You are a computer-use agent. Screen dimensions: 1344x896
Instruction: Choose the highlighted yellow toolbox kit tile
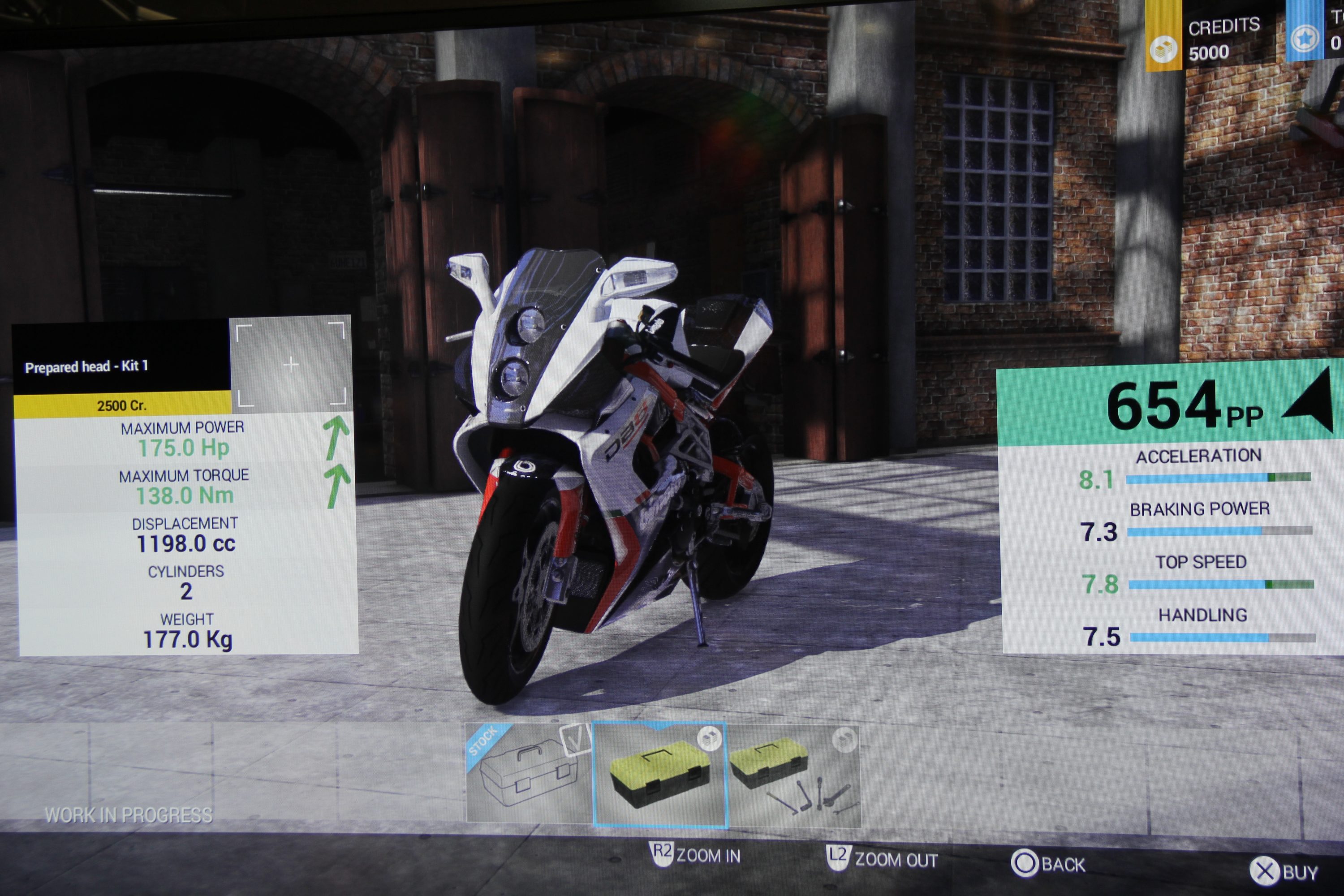pyautogui.click(x=659, y=774)
